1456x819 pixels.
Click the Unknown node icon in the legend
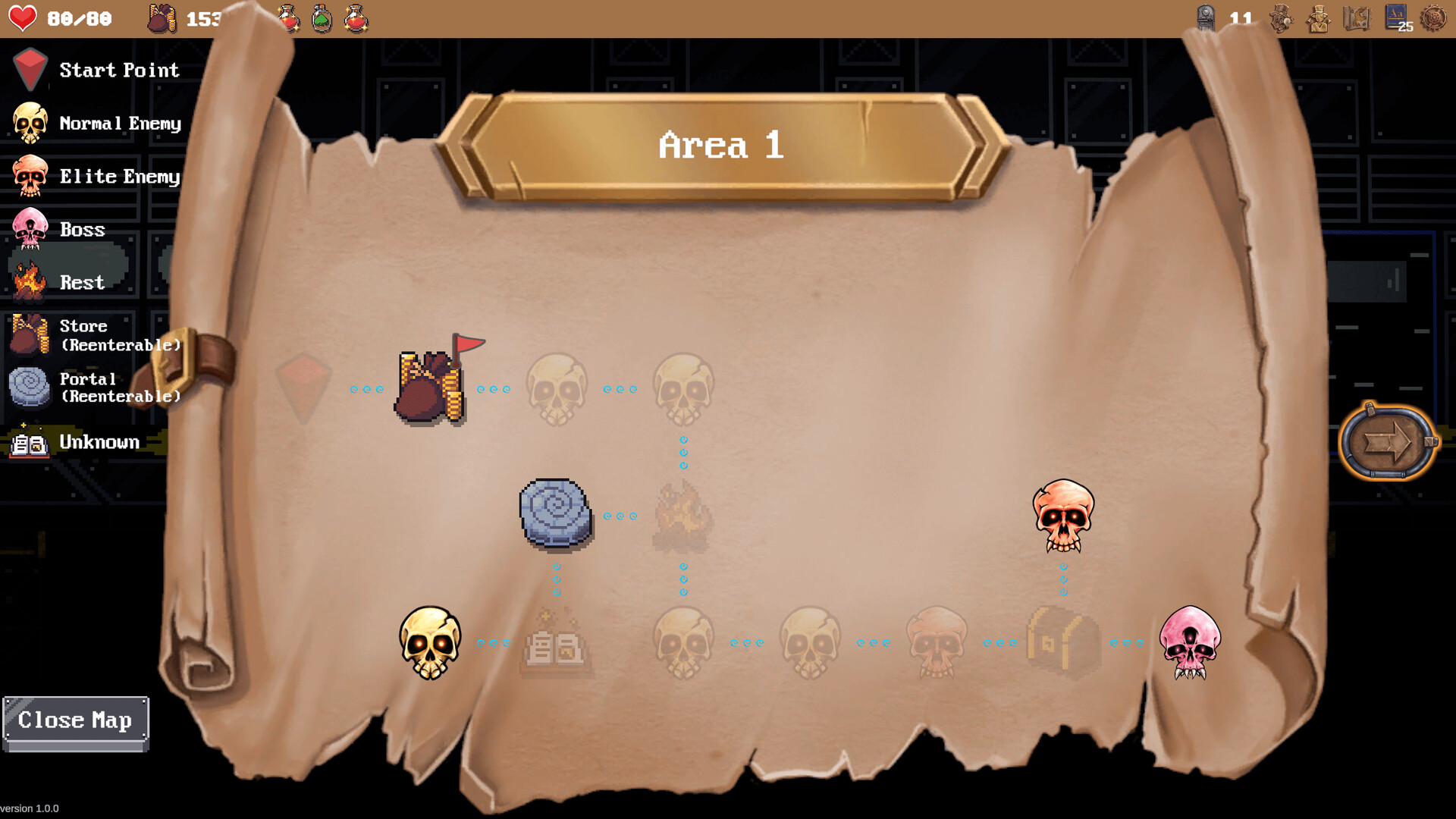click(28, 442)
